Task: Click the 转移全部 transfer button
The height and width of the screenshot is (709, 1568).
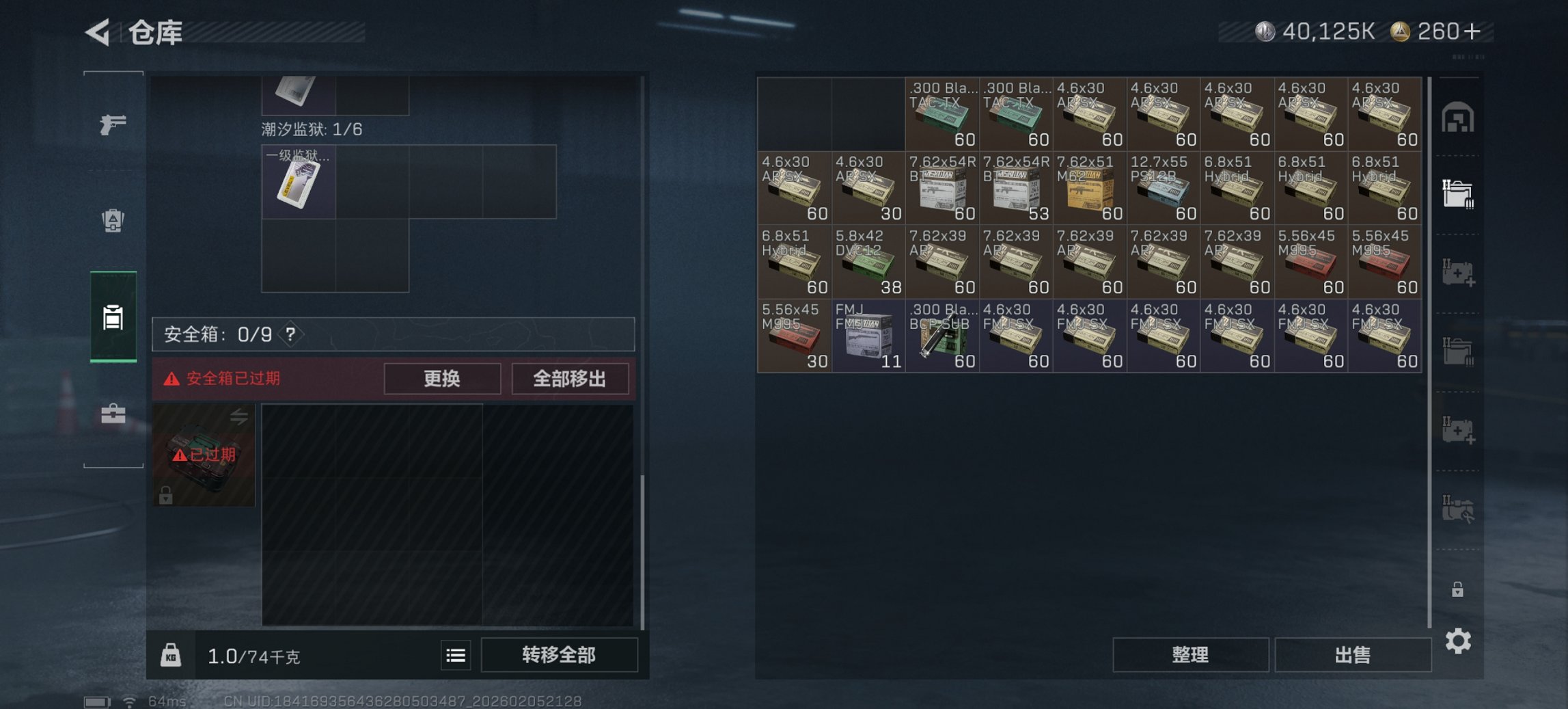Action: click(x=560, y=655)
